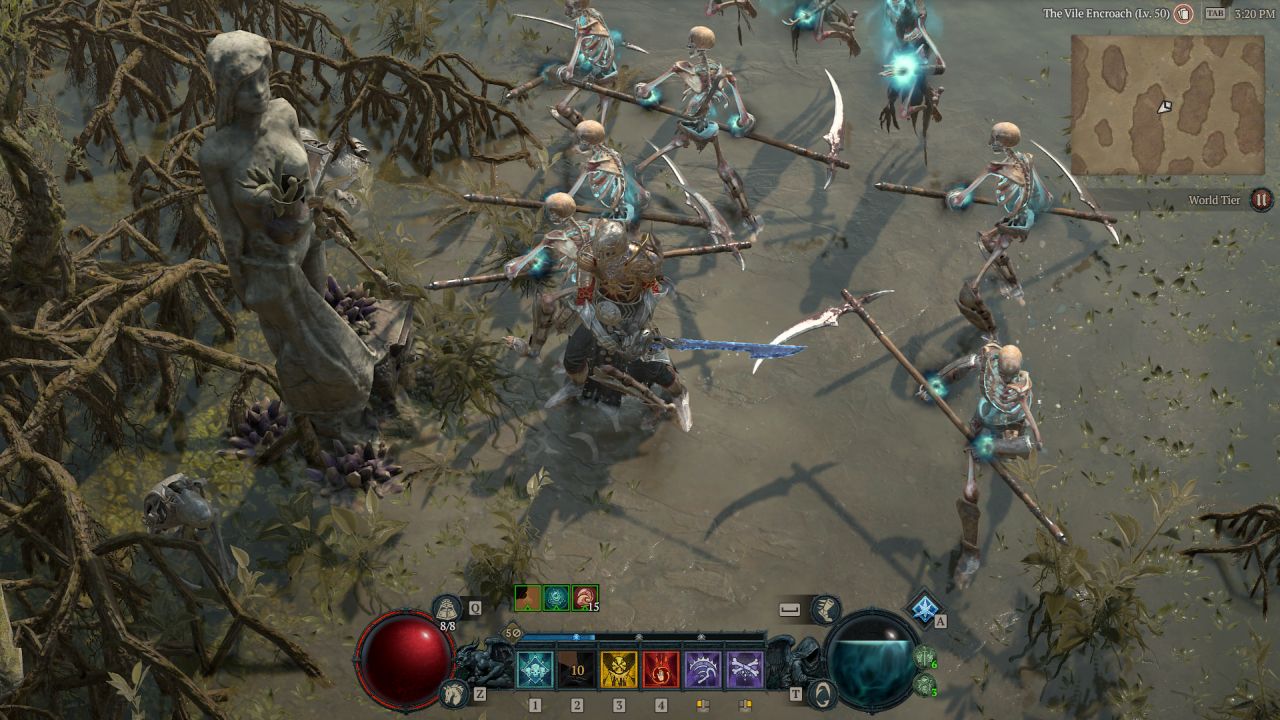Inspect the teal swirl buff icon
This screenshot has width=1280, height=720.
point(556,598)
